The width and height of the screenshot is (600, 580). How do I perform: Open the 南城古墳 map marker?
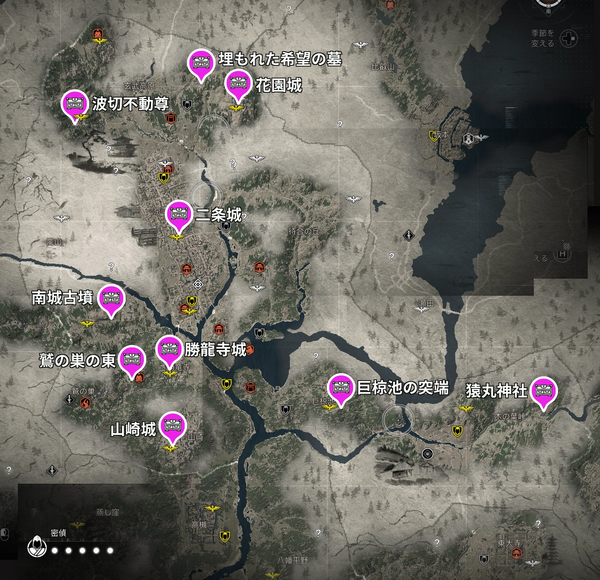coord(110,298)
